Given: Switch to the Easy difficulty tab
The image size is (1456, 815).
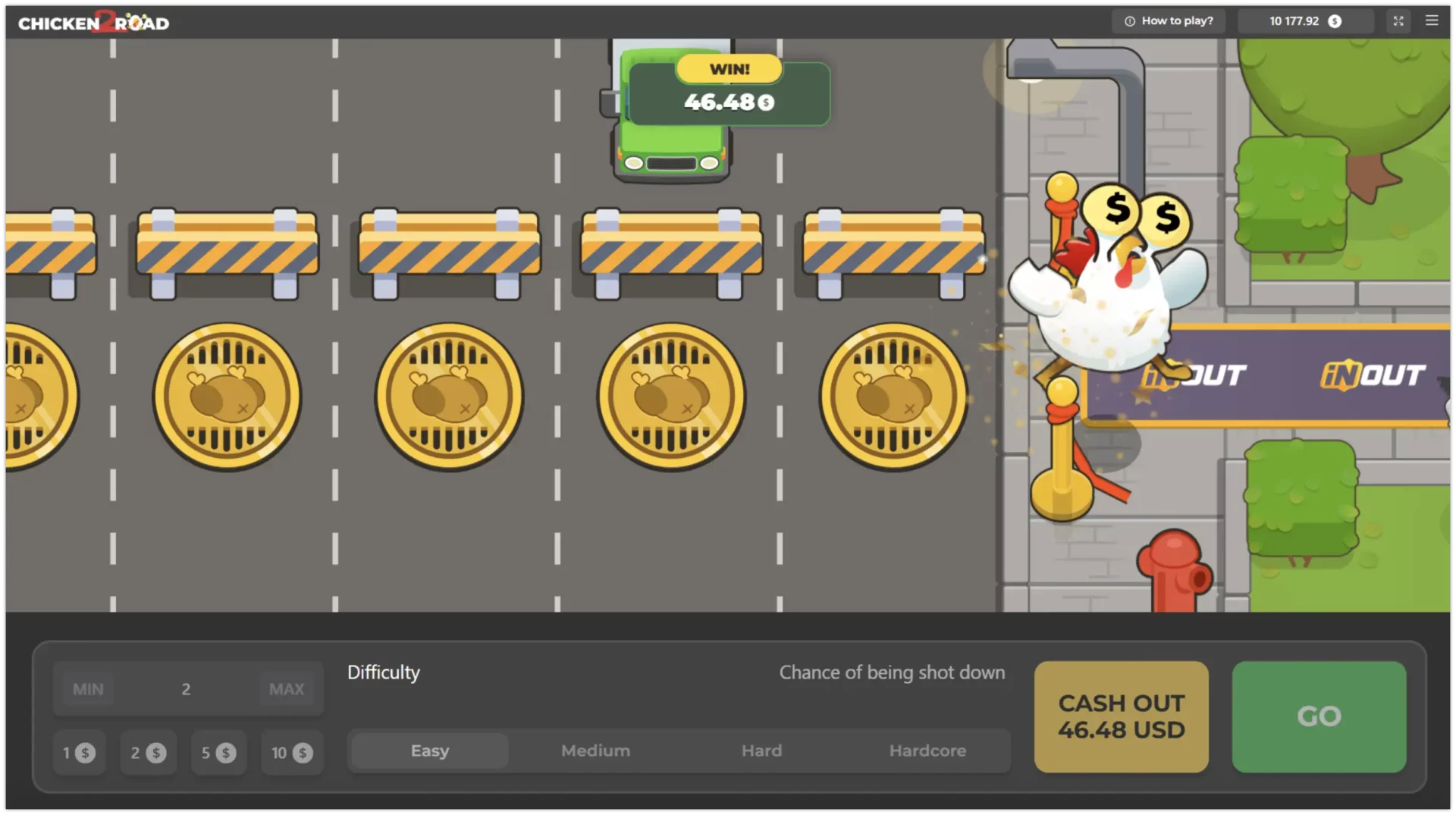Looking at the screenshot, I should (429, 751).
